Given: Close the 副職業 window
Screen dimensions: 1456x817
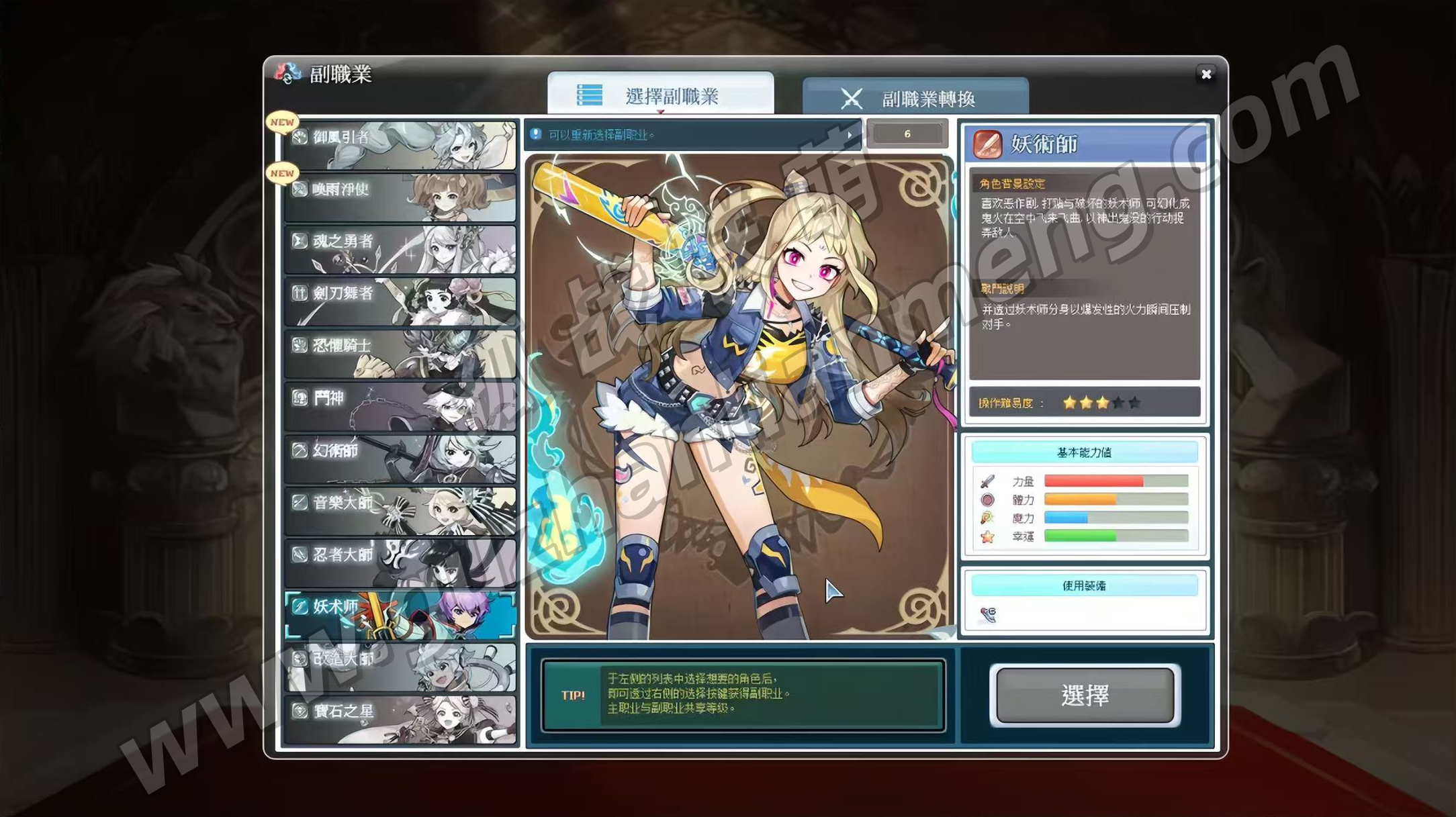Looking at the screenshot, I should pyautogui.click(x=1205, y=75).
